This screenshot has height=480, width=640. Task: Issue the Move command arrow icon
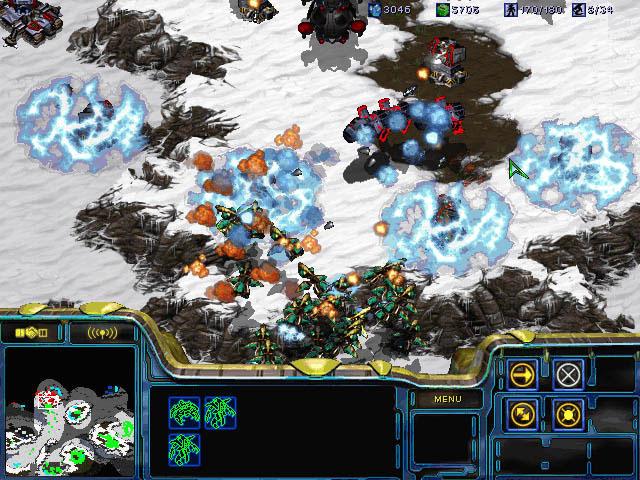[x=522, y=375]
